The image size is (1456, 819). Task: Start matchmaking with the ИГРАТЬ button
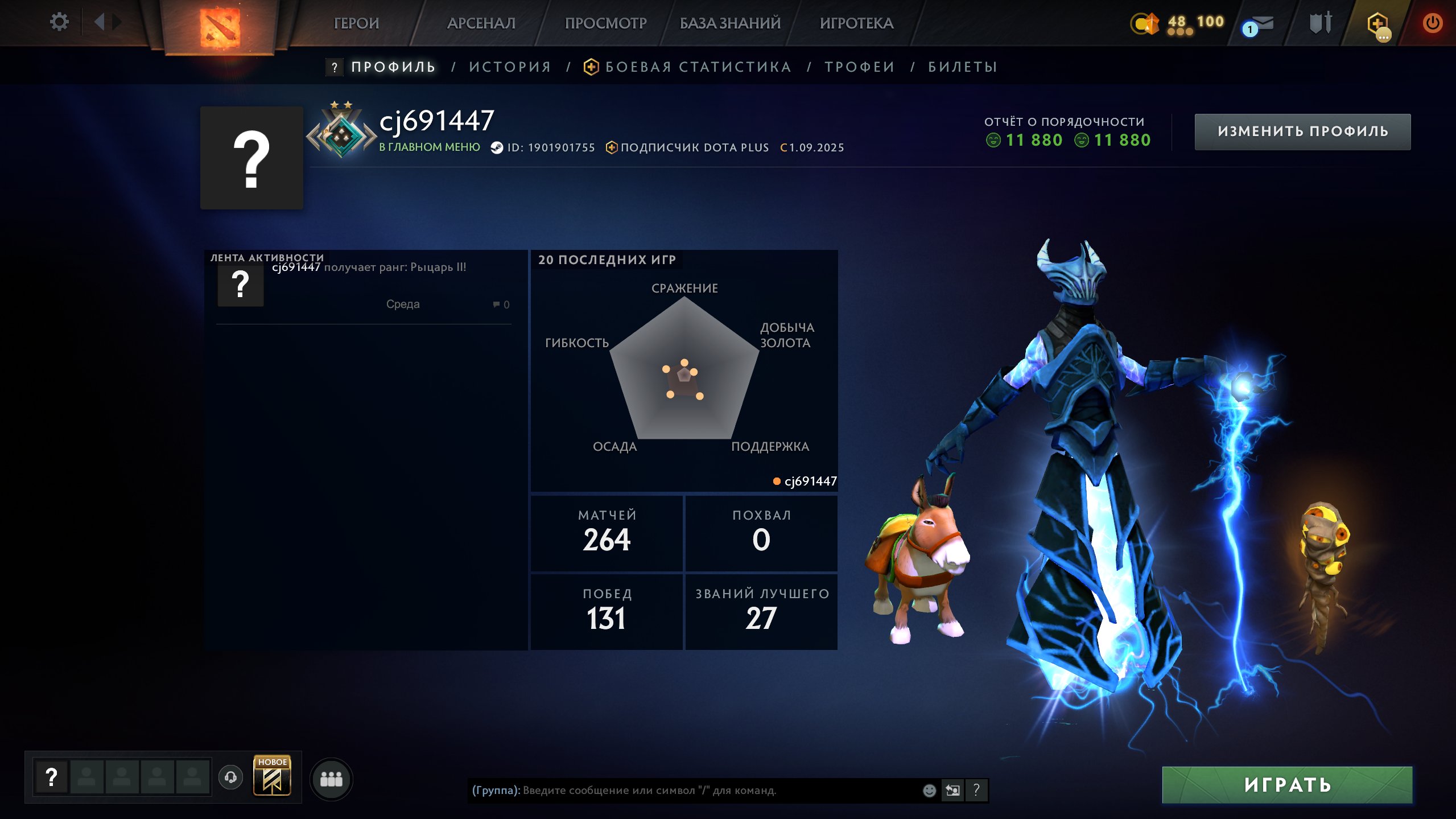click(1287, 785)
